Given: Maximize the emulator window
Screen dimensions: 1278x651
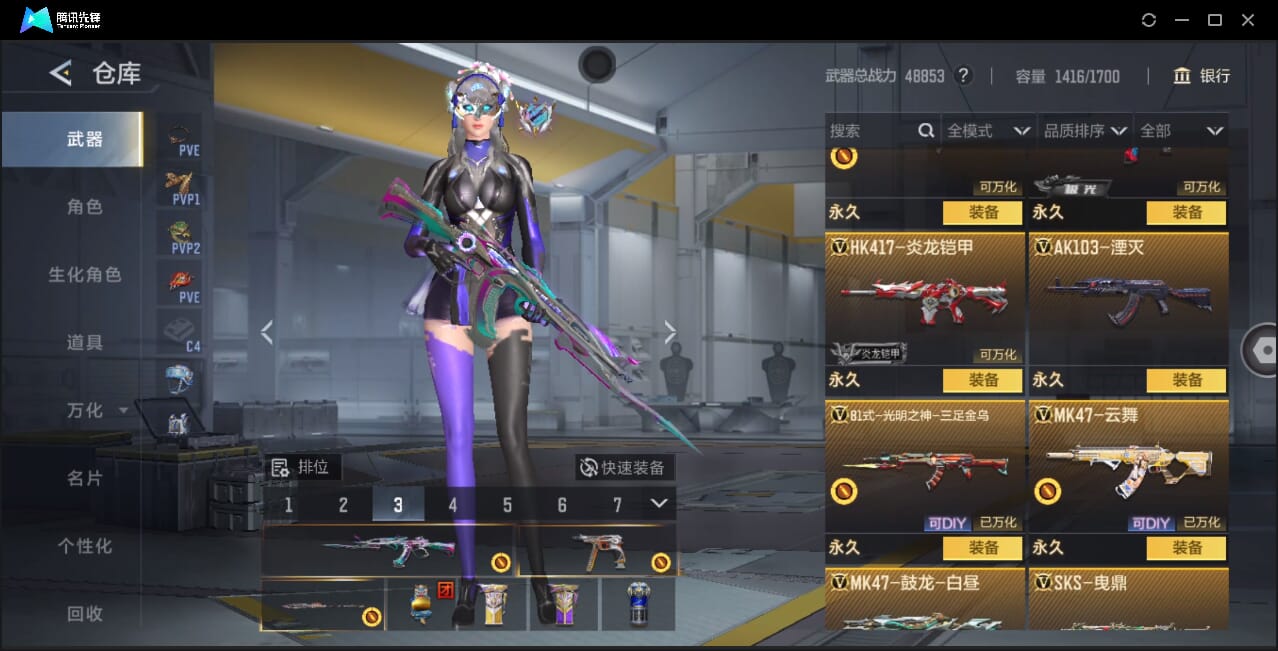Looking at the screenshot, I should click(1215, 20).
